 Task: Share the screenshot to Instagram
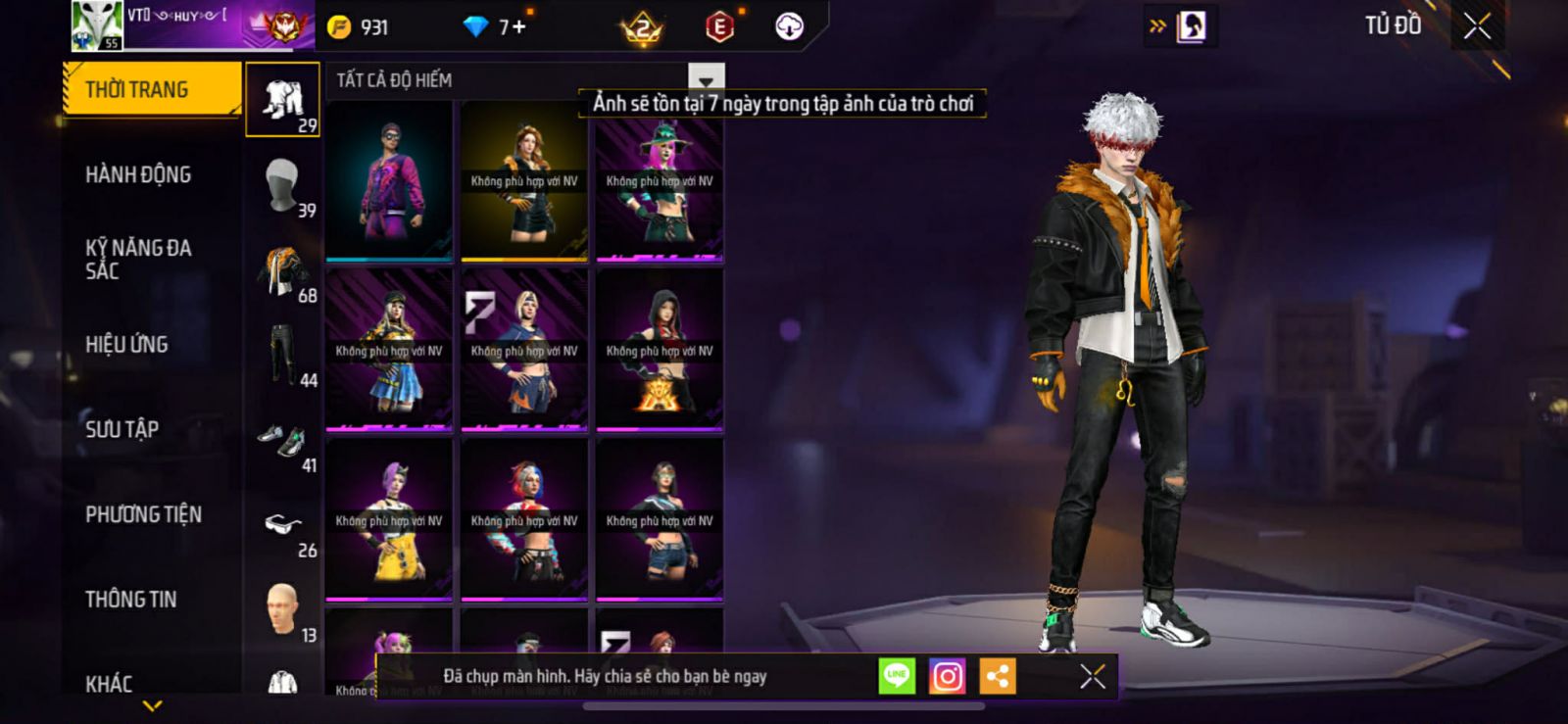947,676
